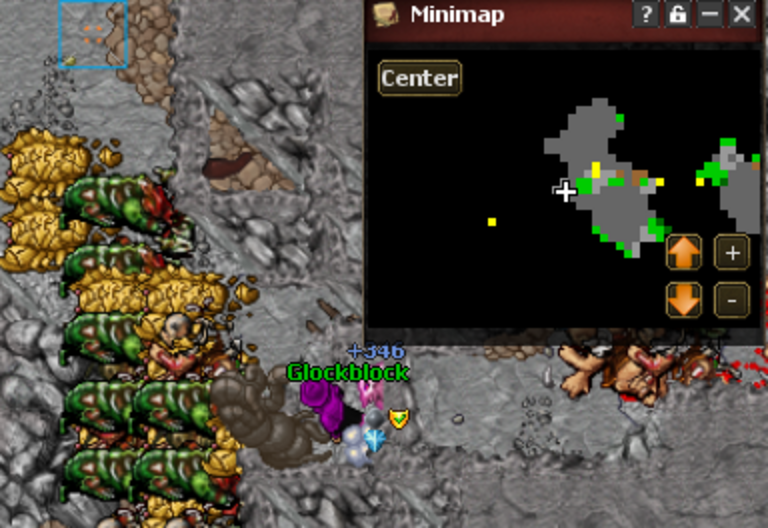768x528 pixels.
Task: Open the minimap help question mark
Action: 645,14
